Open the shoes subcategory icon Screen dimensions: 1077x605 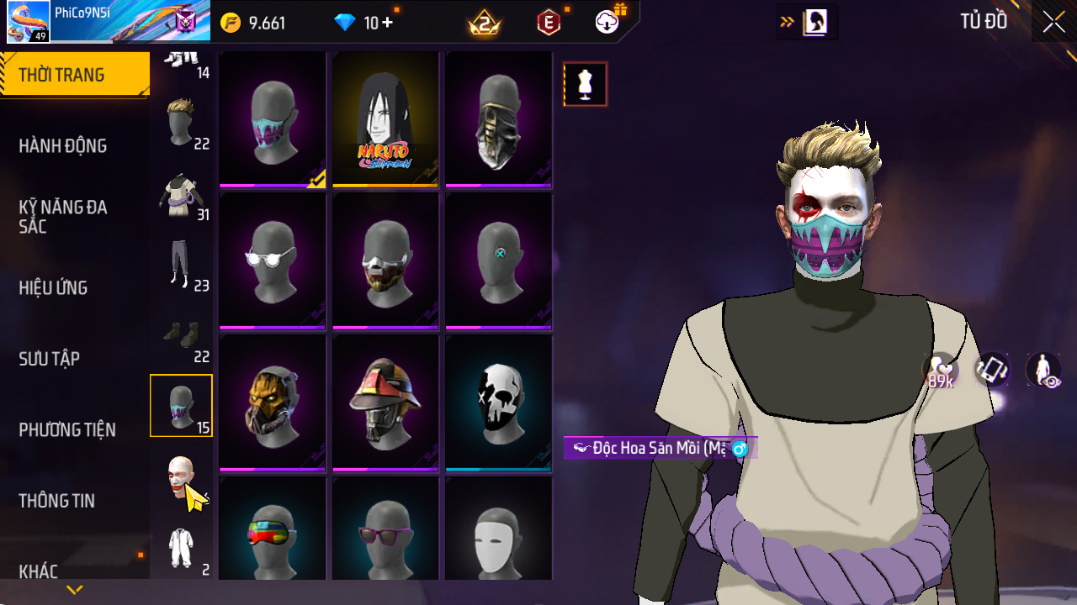[x=181, y=335]
